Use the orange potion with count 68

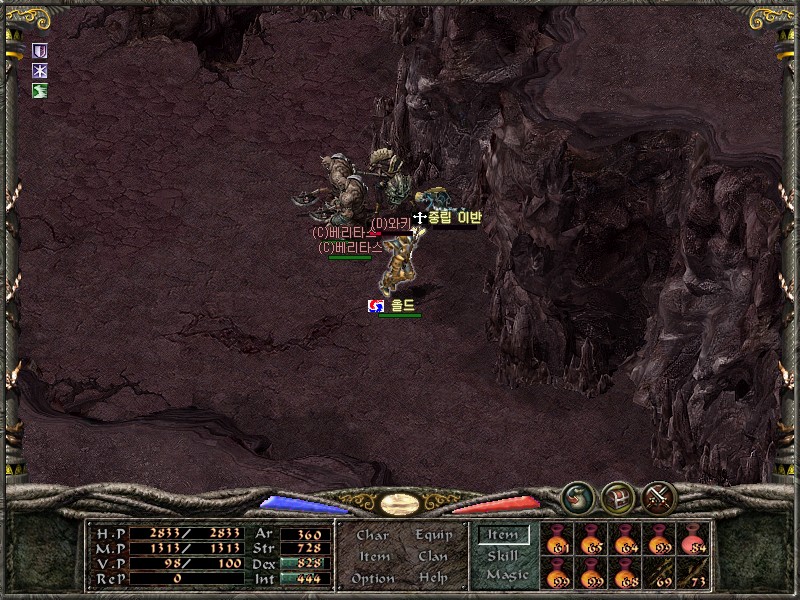tap(627, 573)
